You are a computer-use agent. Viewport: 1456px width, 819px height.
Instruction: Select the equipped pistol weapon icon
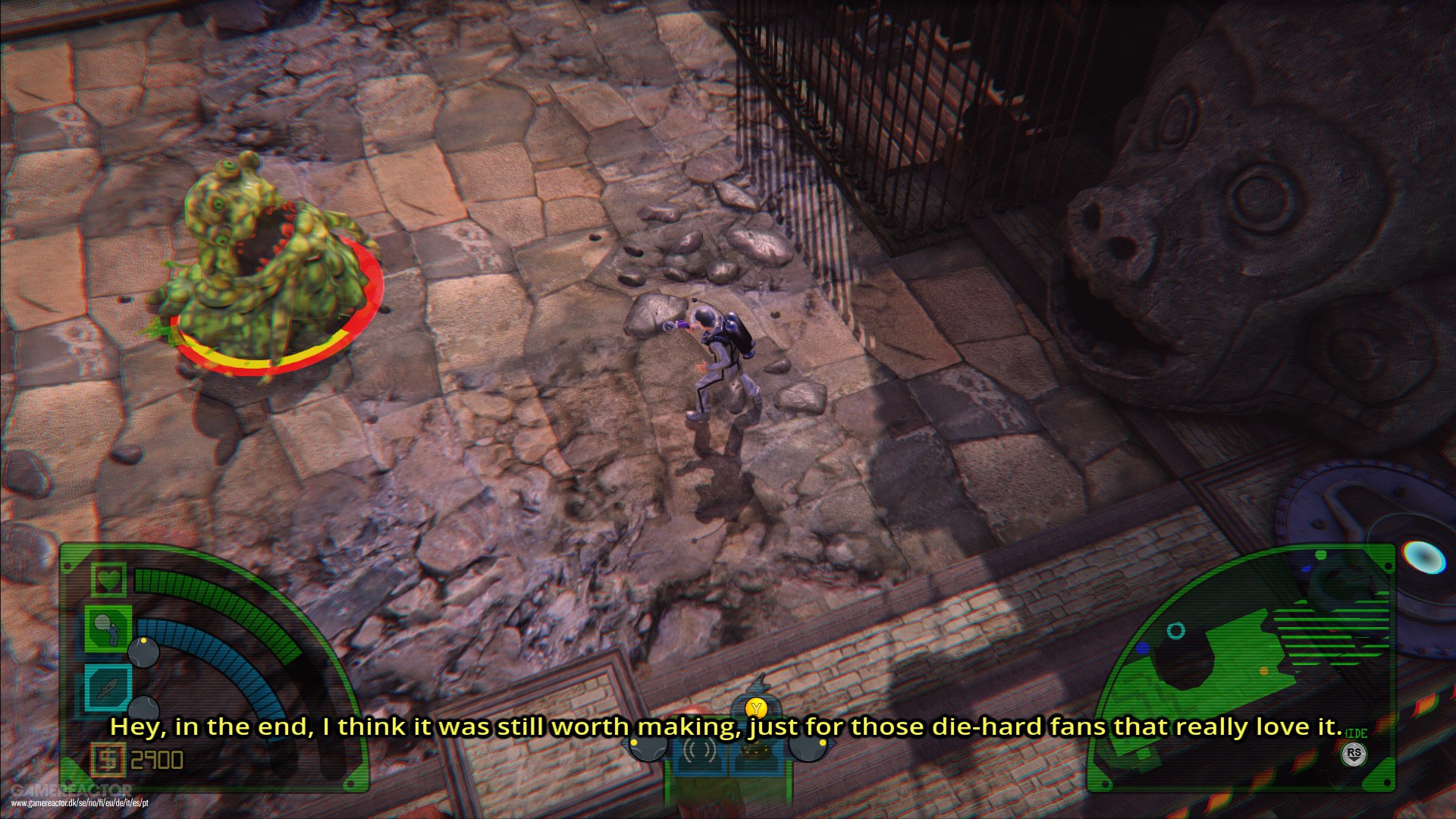point(106,627)
